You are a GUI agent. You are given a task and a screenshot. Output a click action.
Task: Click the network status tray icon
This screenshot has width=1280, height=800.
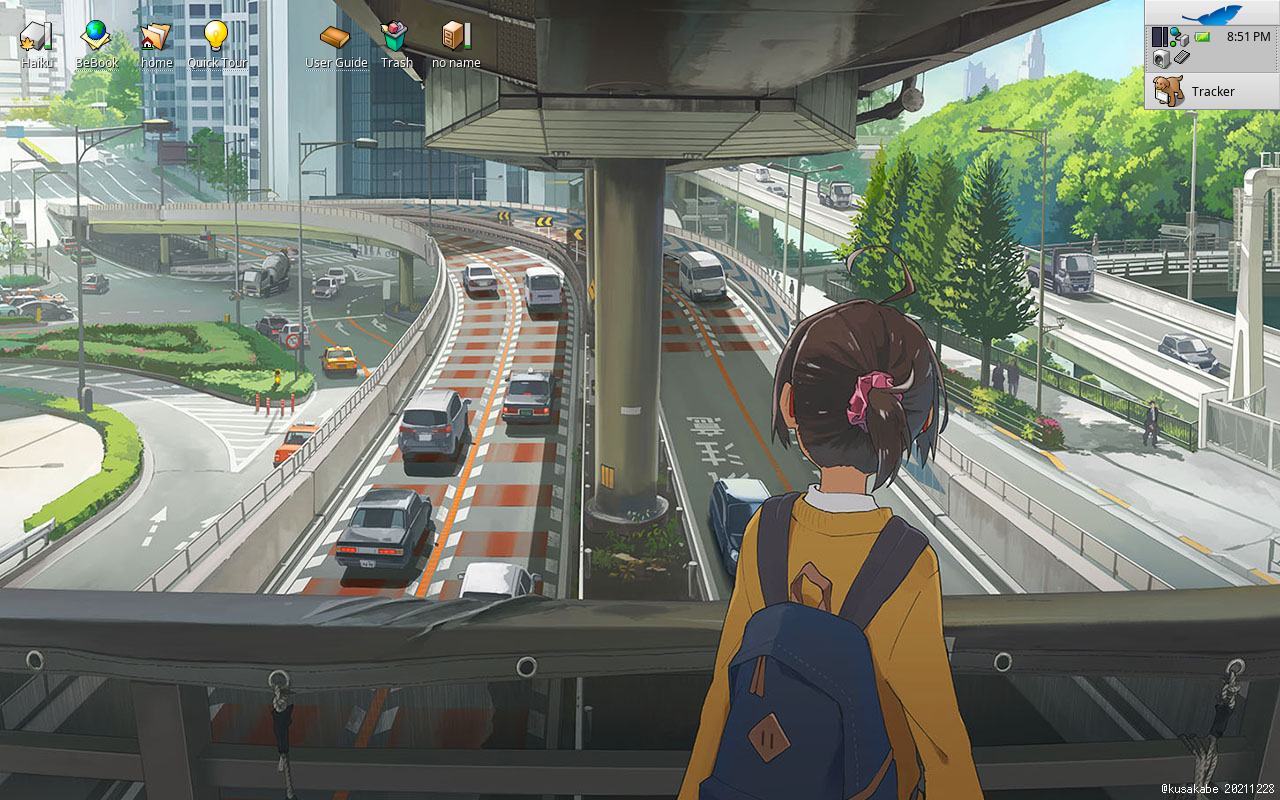coord(1180,38)
